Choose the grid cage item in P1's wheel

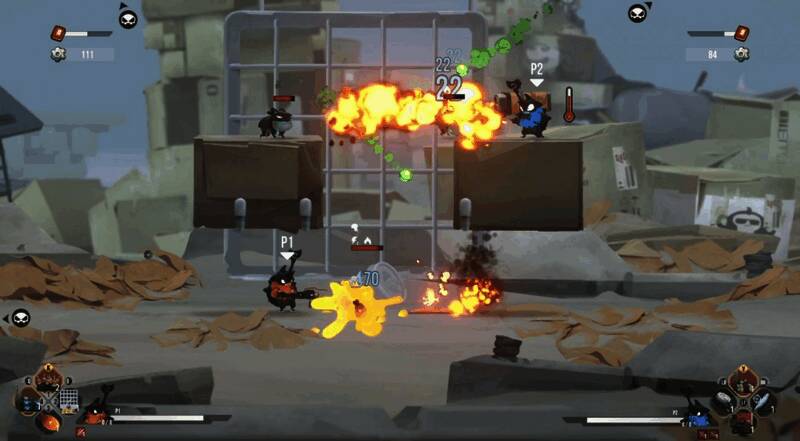click(68, 400)
